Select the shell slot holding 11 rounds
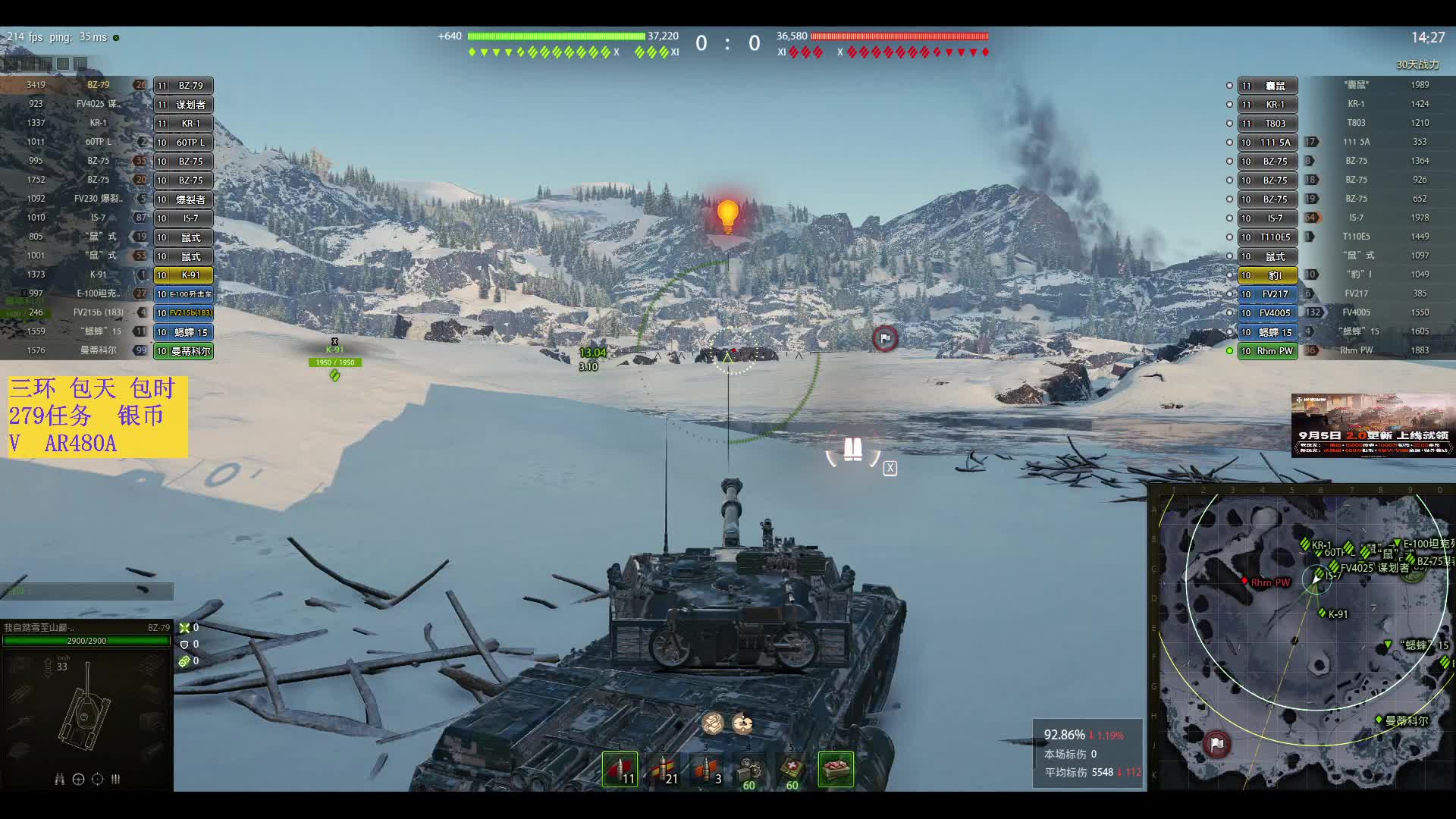1456x819 pixels. coord(620,769)
